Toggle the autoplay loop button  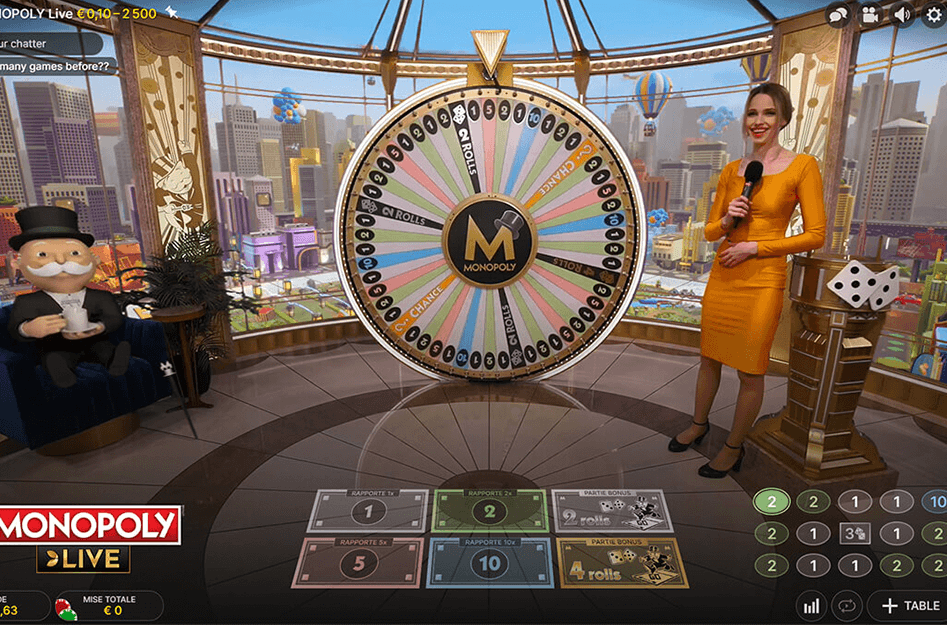(x=847, y=606)
